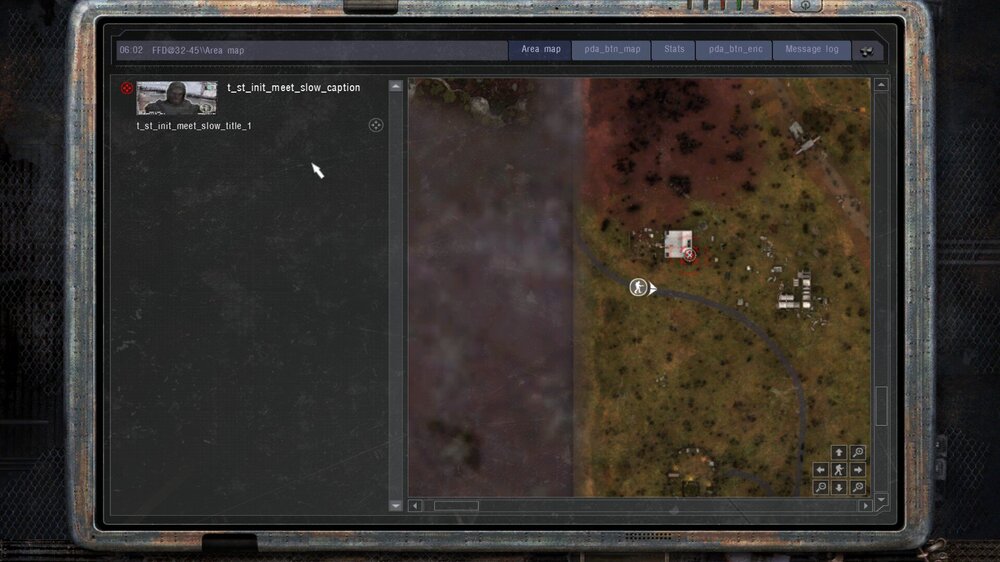
Task: Center the map on the player figure button
Action: 839,470
